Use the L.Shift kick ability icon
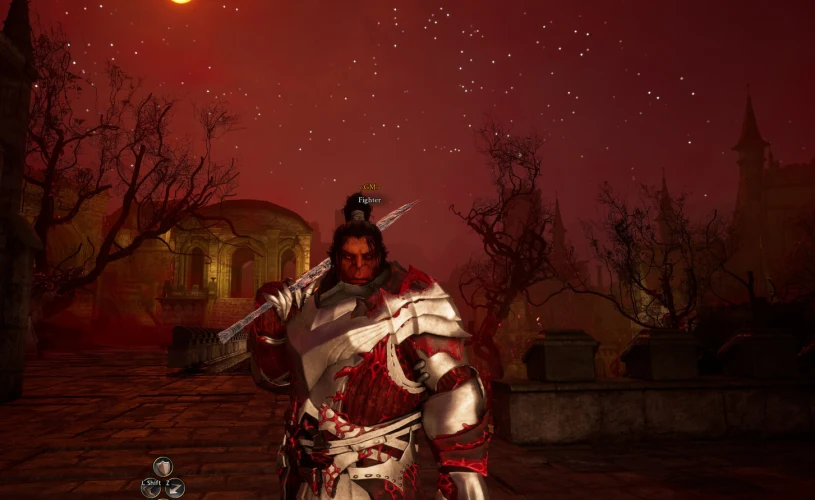This screenshot has height=500, width=815. [x=151, y=488]
